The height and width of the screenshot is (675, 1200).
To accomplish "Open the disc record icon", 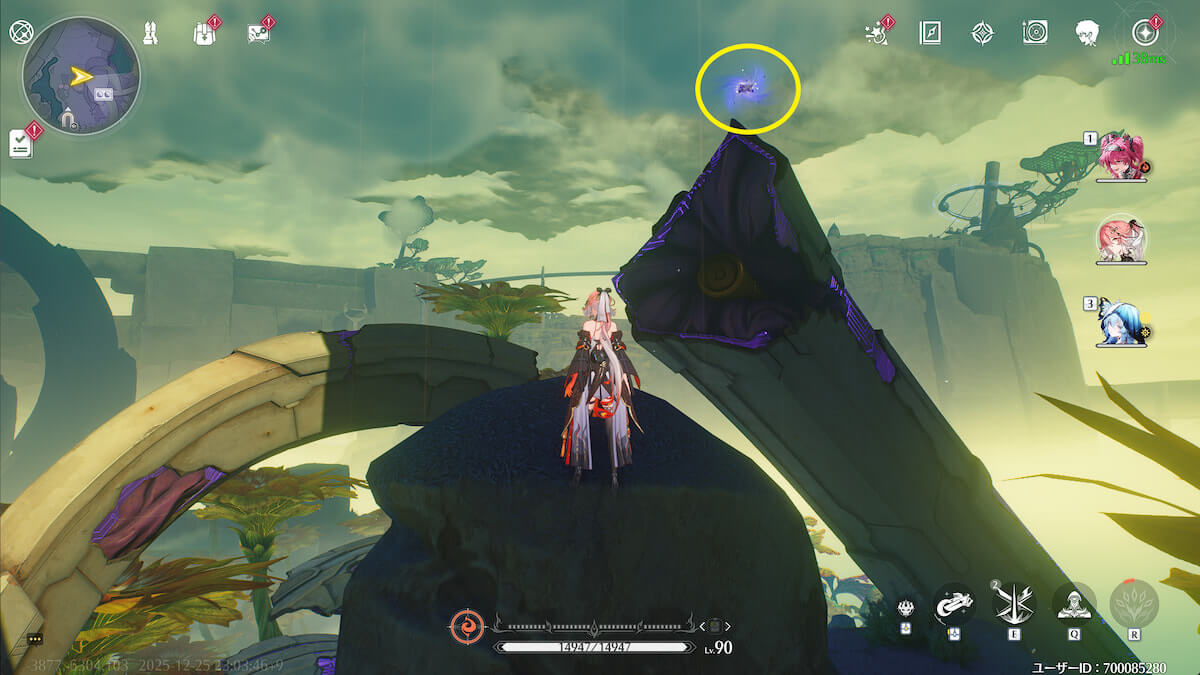I will (x=1035, y=32).
